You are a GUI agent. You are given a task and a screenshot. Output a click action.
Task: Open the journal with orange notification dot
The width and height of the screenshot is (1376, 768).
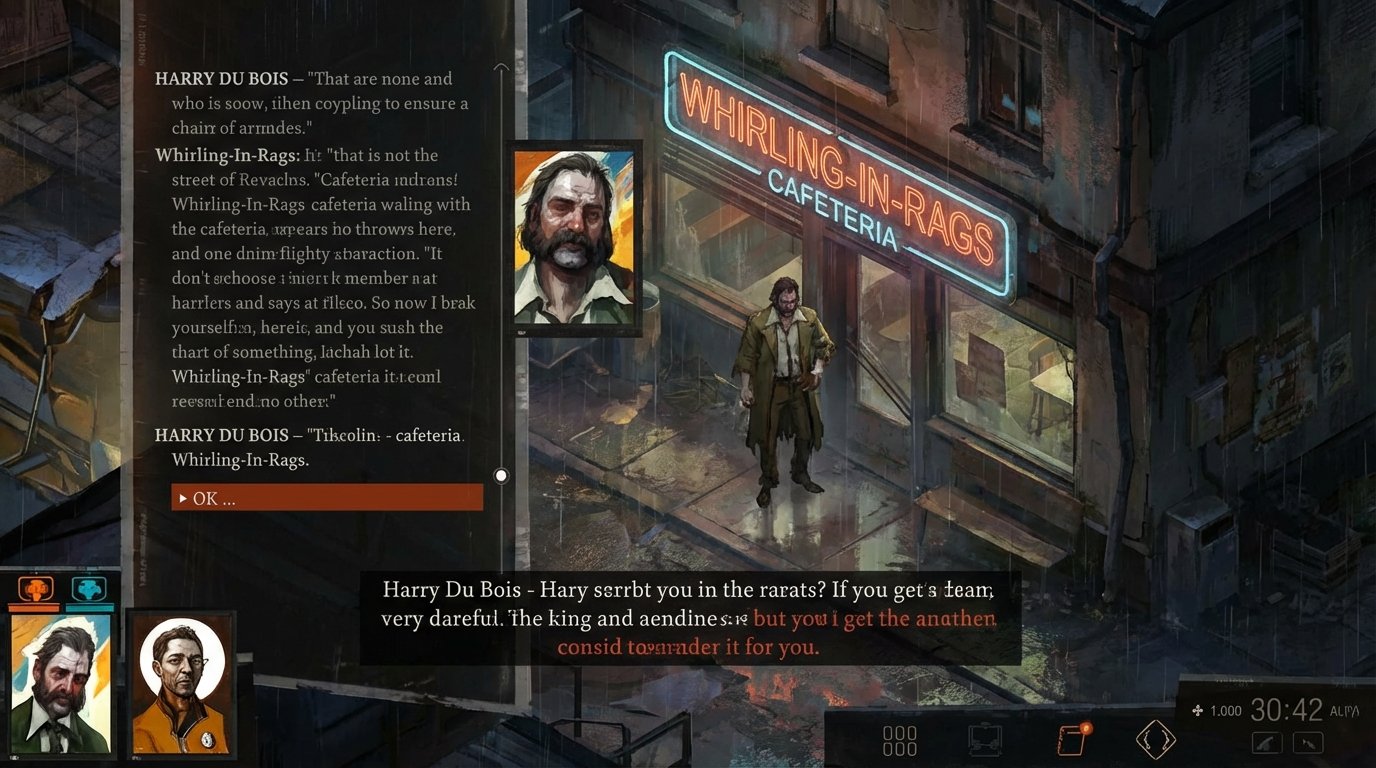[x=1073, y=738]
